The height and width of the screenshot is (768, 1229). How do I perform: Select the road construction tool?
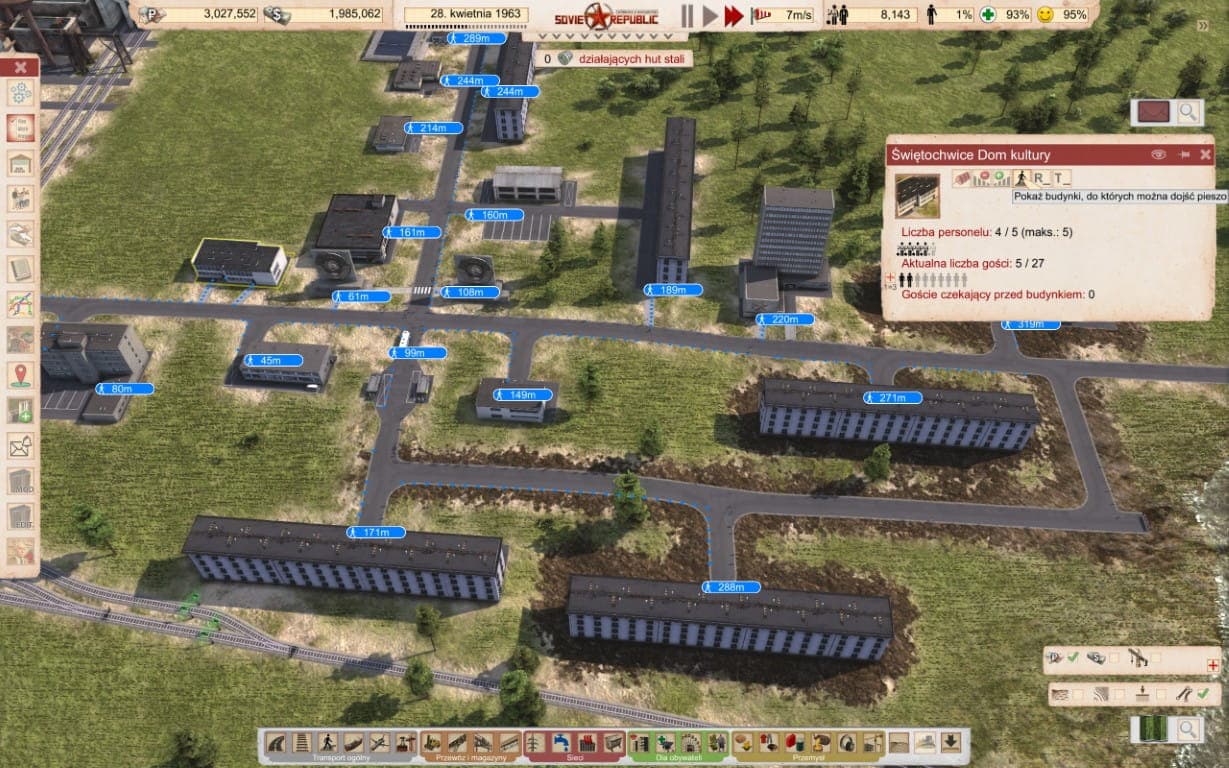click(276, 743)
